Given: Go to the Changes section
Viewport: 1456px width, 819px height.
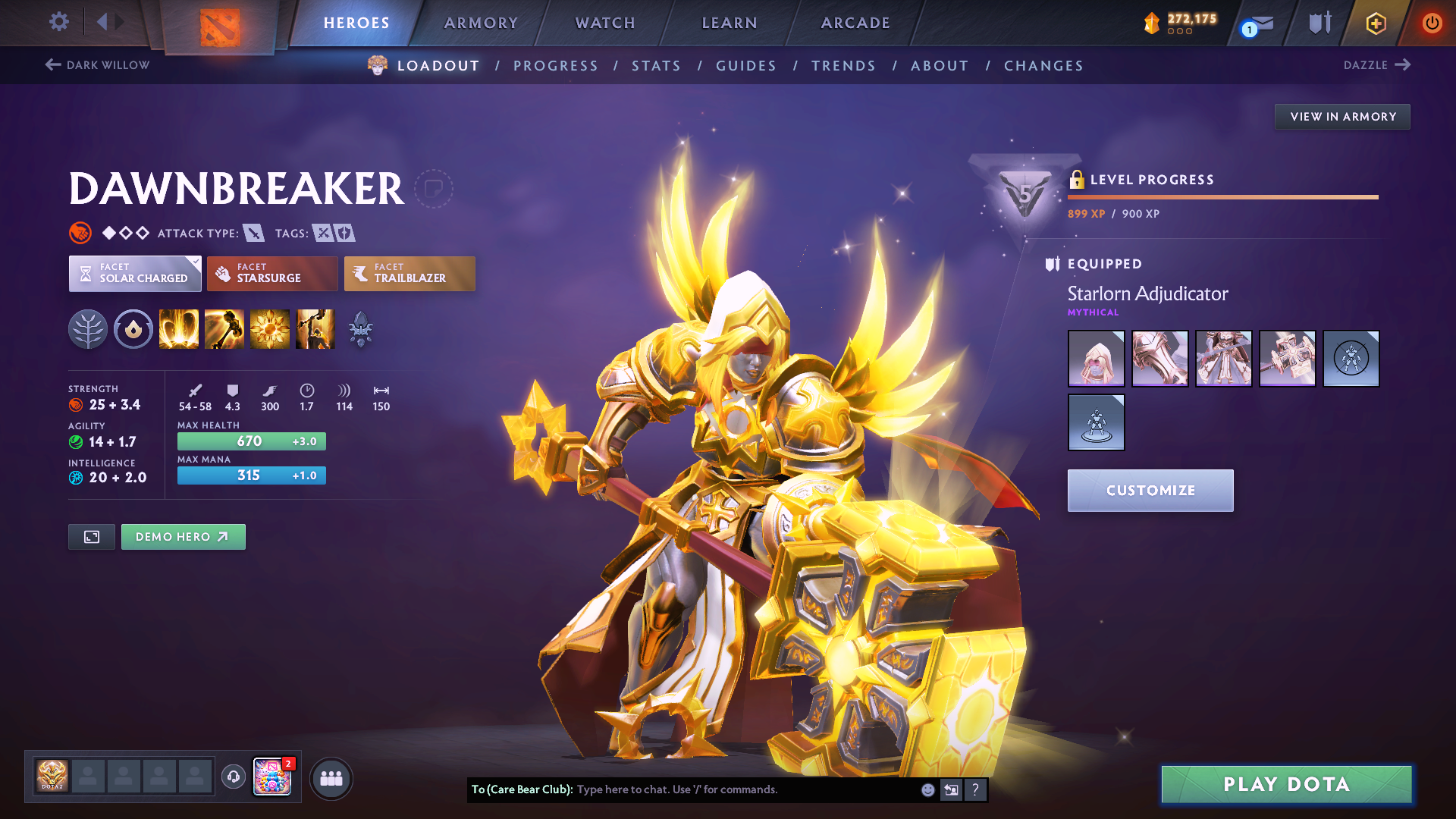Looking at the screenshot, I should click(1043, 66).
